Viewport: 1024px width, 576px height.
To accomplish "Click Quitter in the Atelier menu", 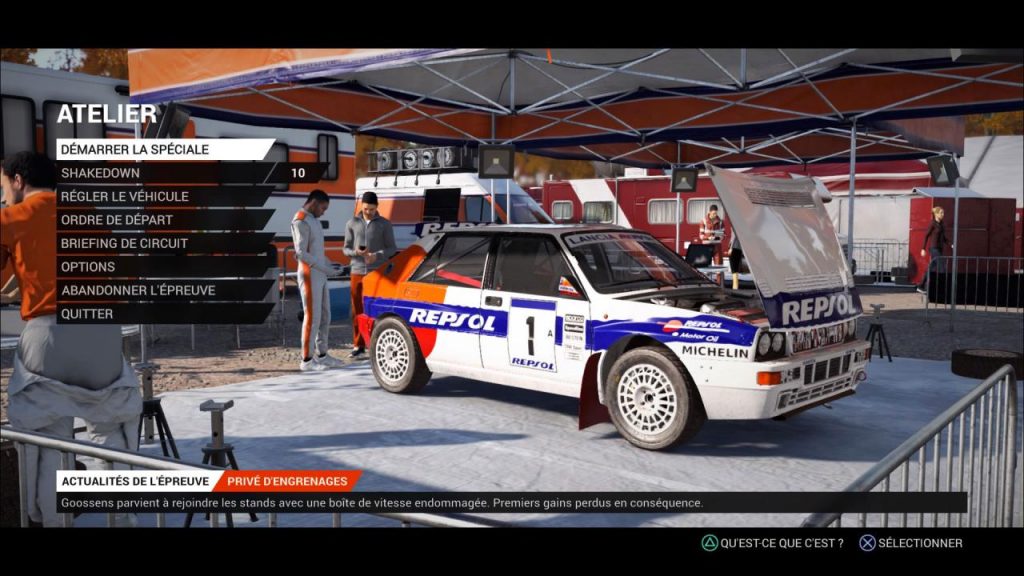I will tap(87, 314).
